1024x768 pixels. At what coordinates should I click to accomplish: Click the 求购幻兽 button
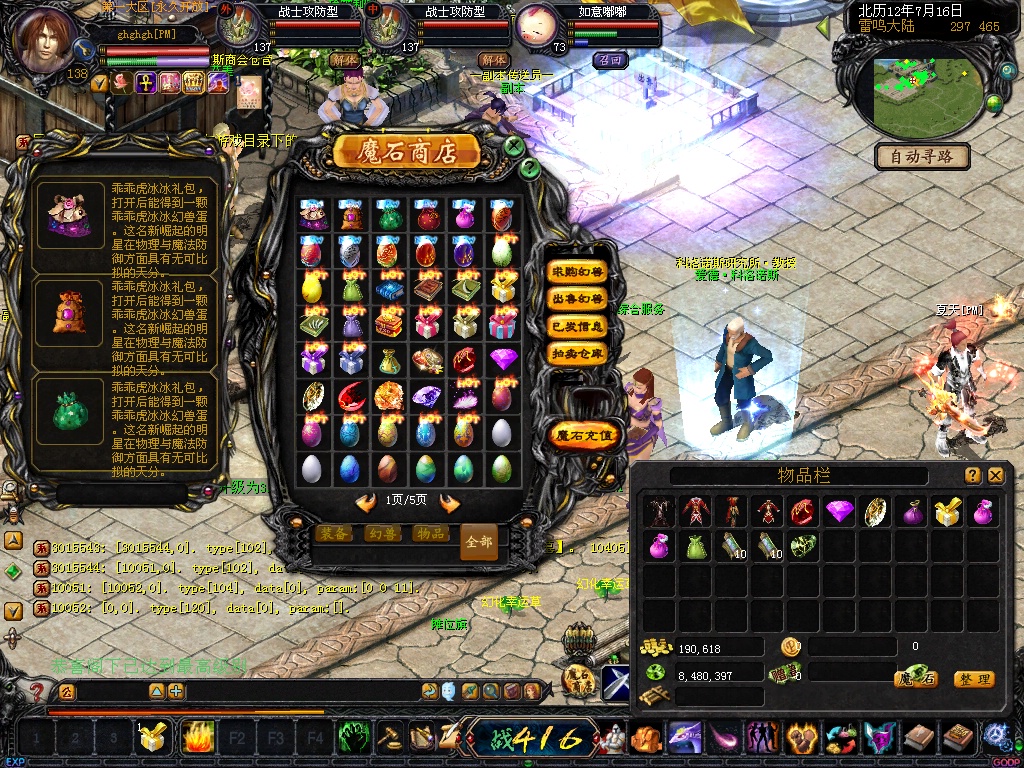point(578,272)
